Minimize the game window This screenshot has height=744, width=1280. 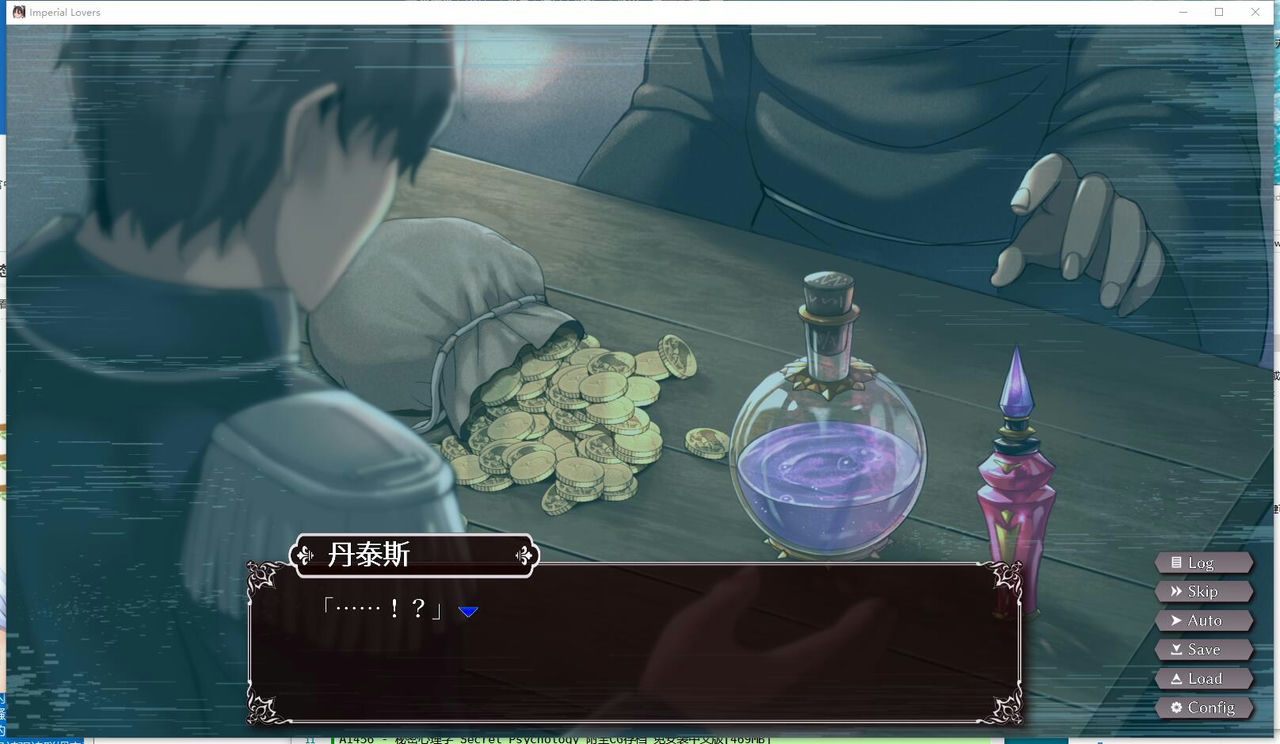(x=1183, y=12)
